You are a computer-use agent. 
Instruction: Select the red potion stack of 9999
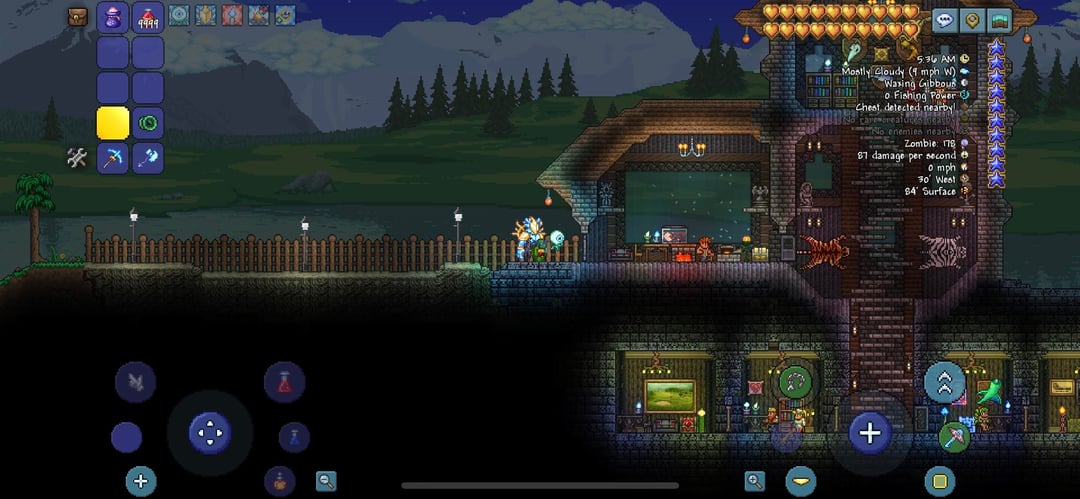point(148,19)
